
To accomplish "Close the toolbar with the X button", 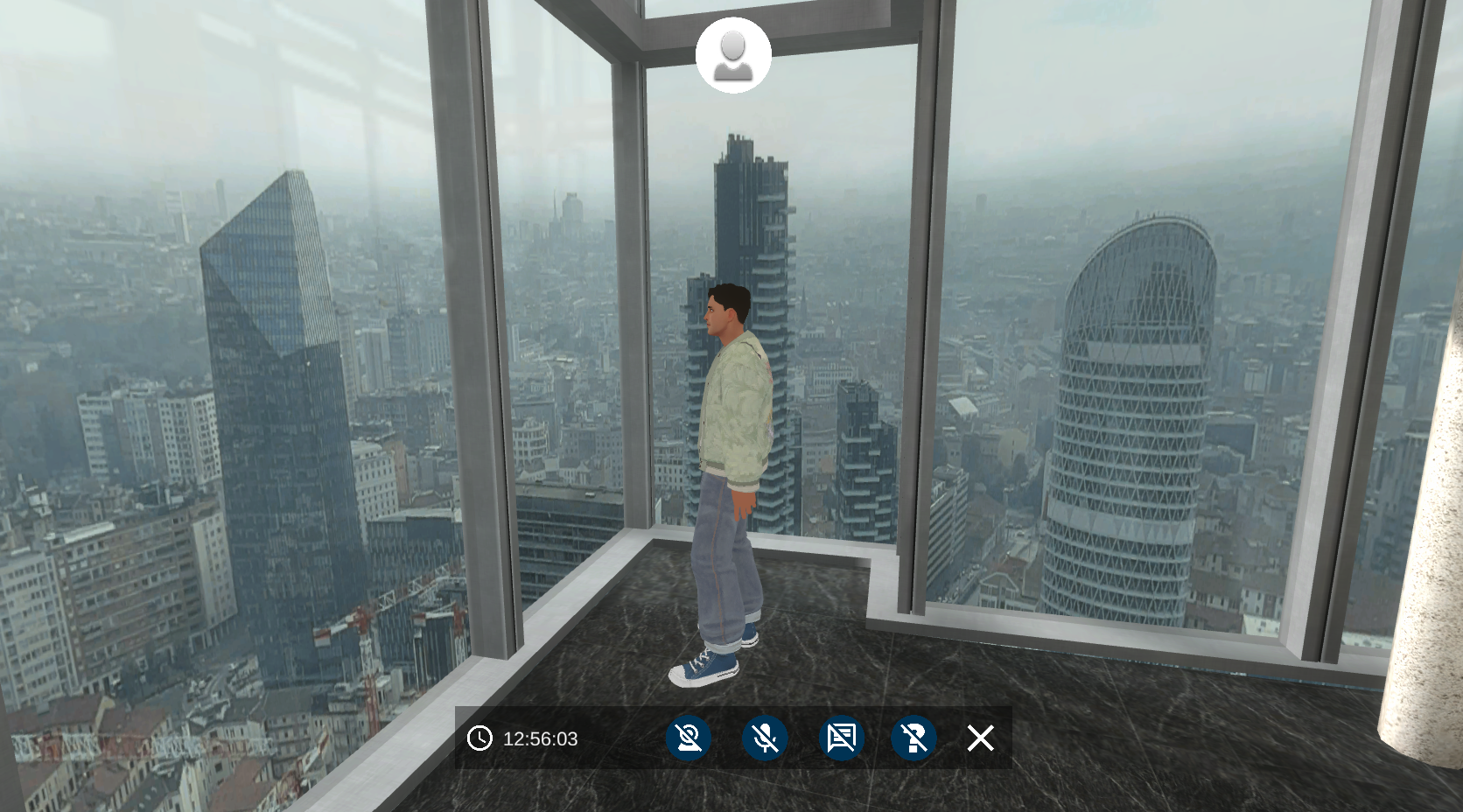I will [981, 738].
